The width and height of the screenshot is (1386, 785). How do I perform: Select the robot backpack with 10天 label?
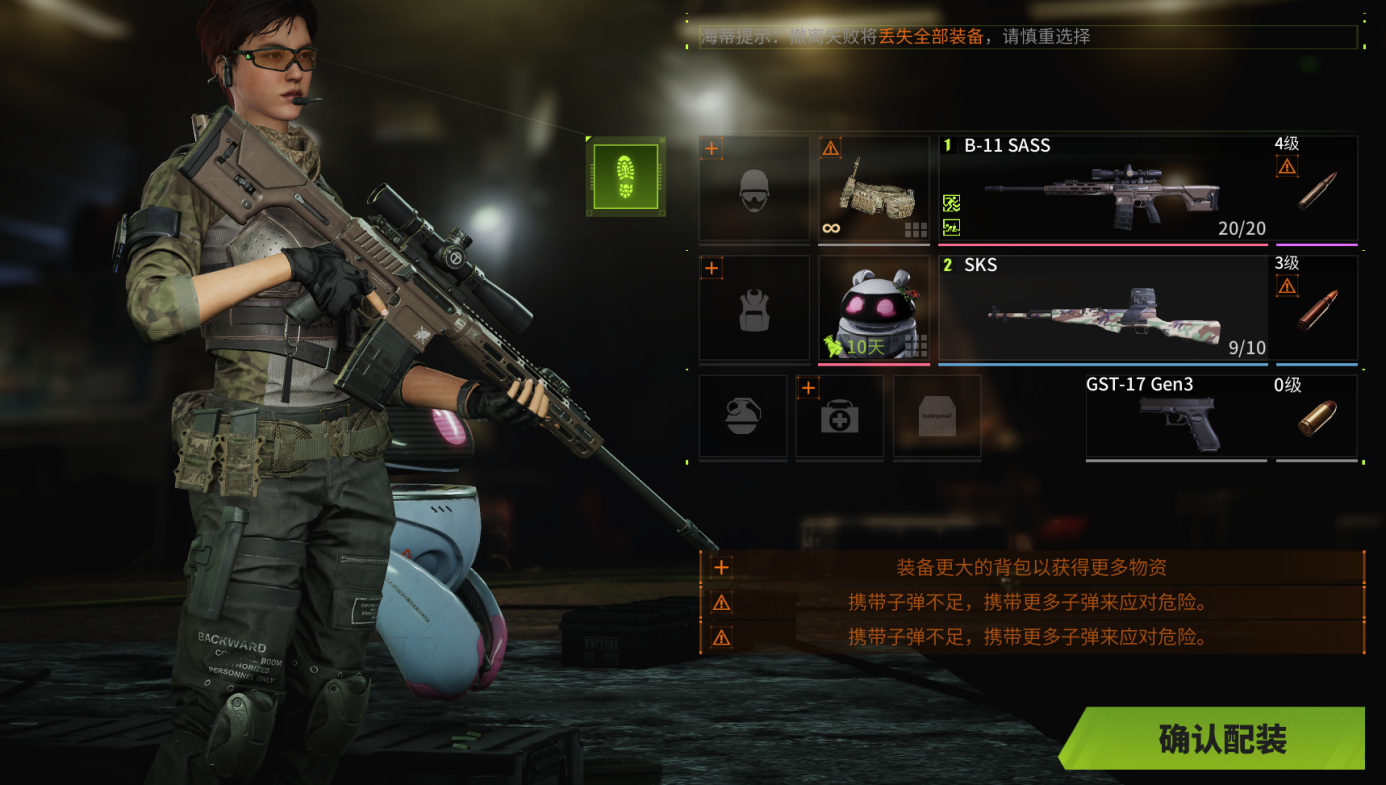point(874,309)
